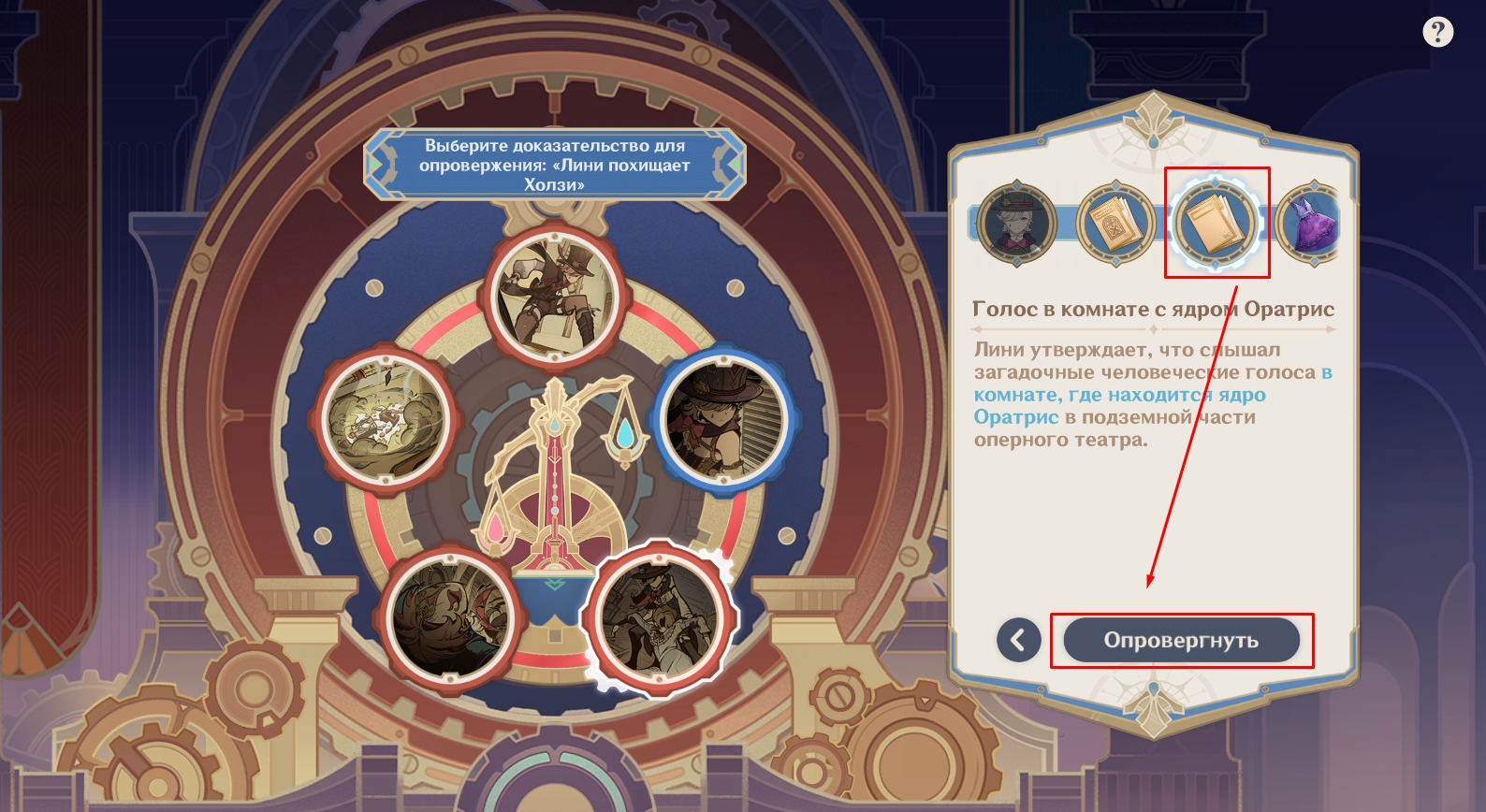1486x812 pixels.
Task: Select the highlighted blank papers evidence icon
Action: (x=1216, y=224)
